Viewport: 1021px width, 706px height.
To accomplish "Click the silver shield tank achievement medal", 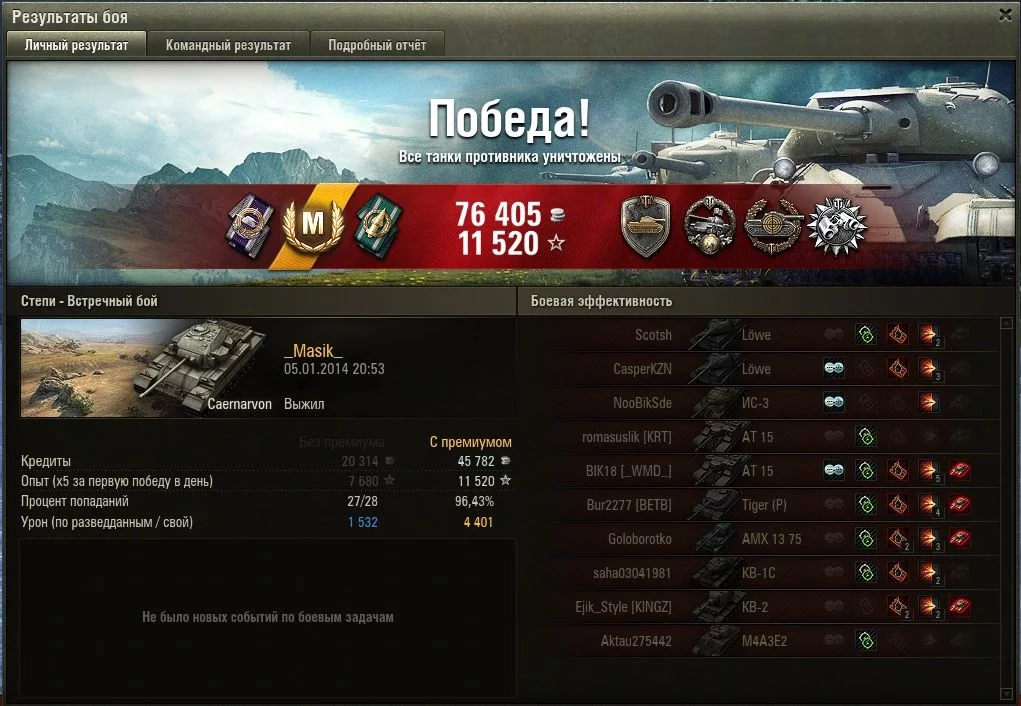I will 646,226.
